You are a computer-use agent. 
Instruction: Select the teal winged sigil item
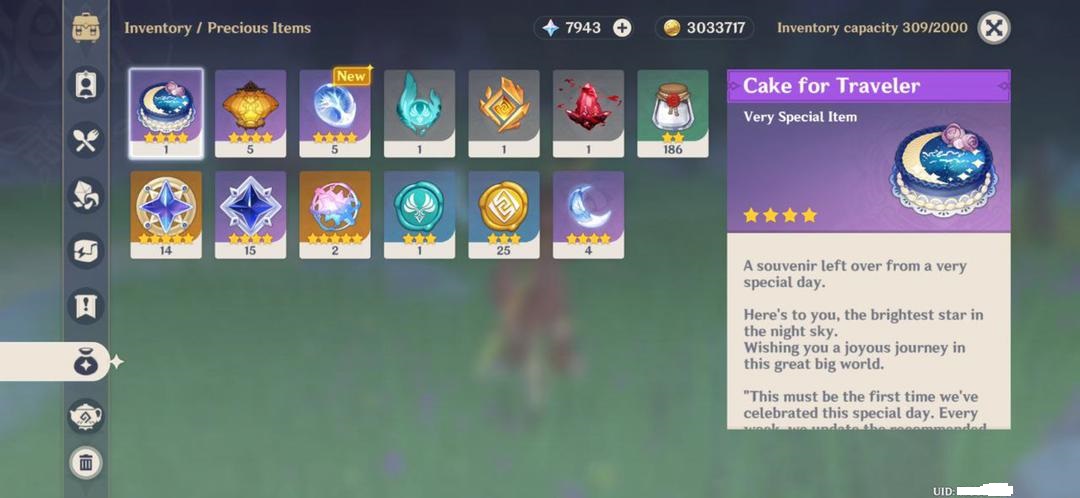(419, 214)
